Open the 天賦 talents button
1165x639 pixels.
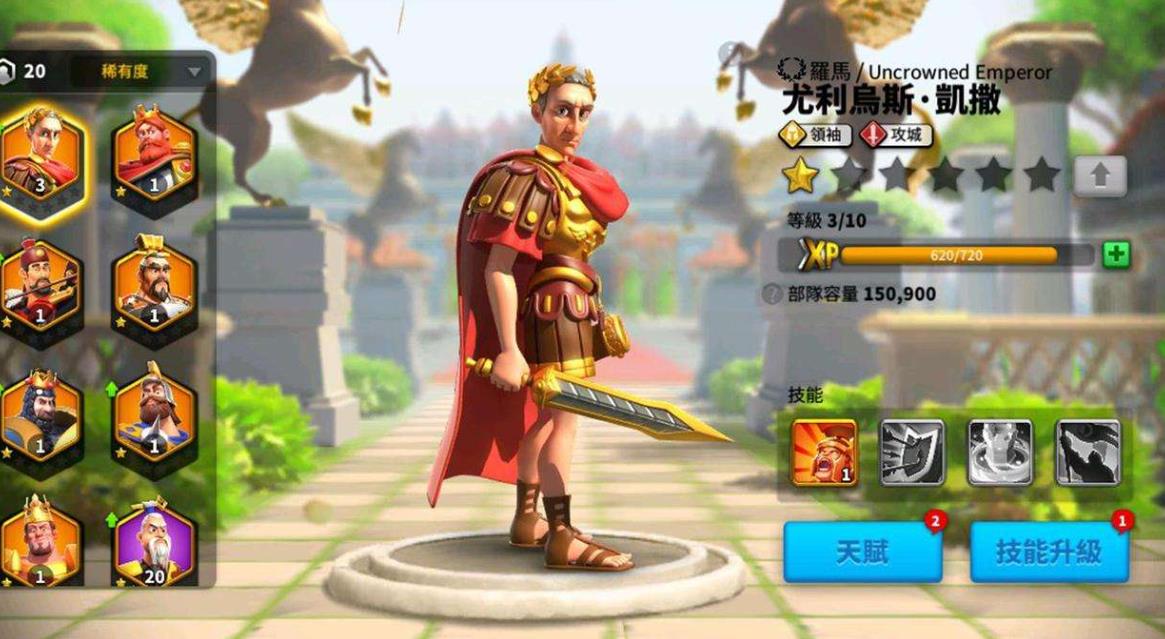[x=862, y=551]
